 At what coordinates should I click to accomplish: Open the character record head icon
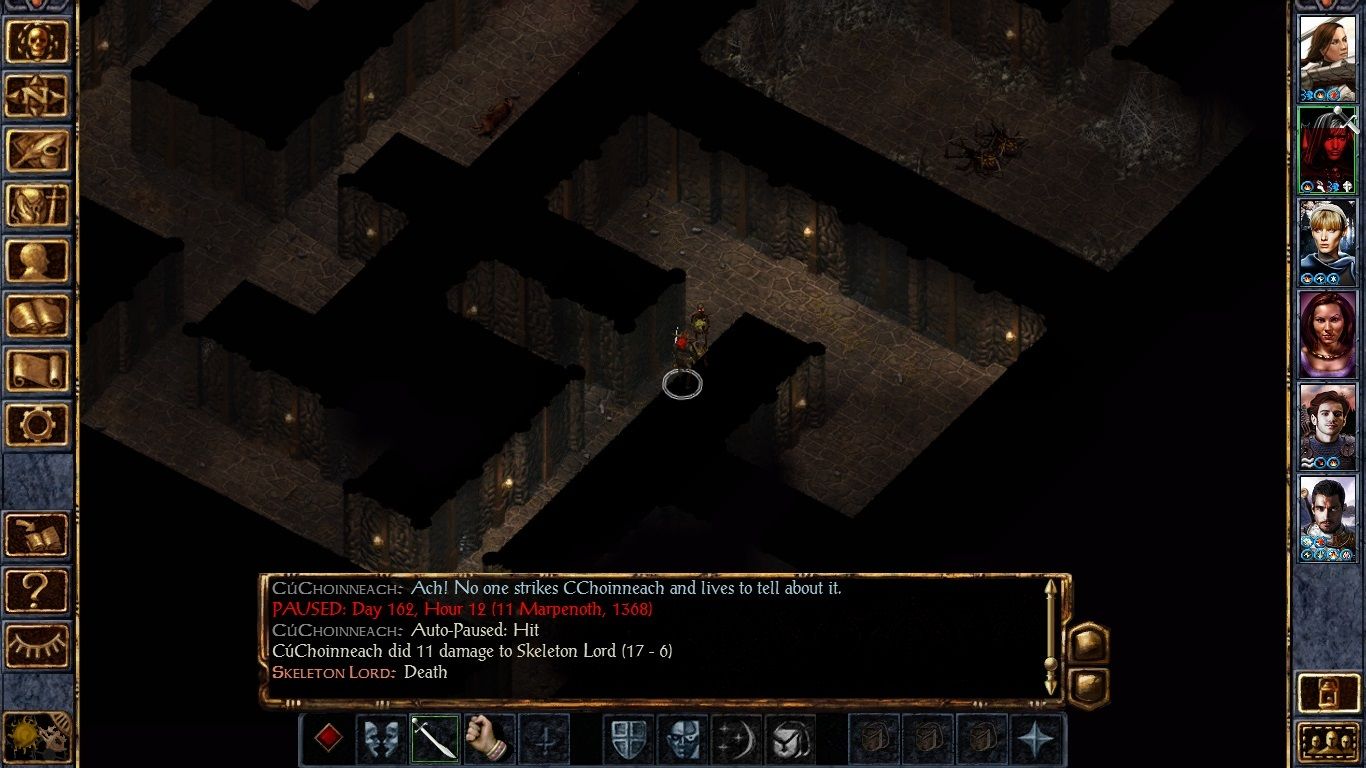tap(38, 261)
